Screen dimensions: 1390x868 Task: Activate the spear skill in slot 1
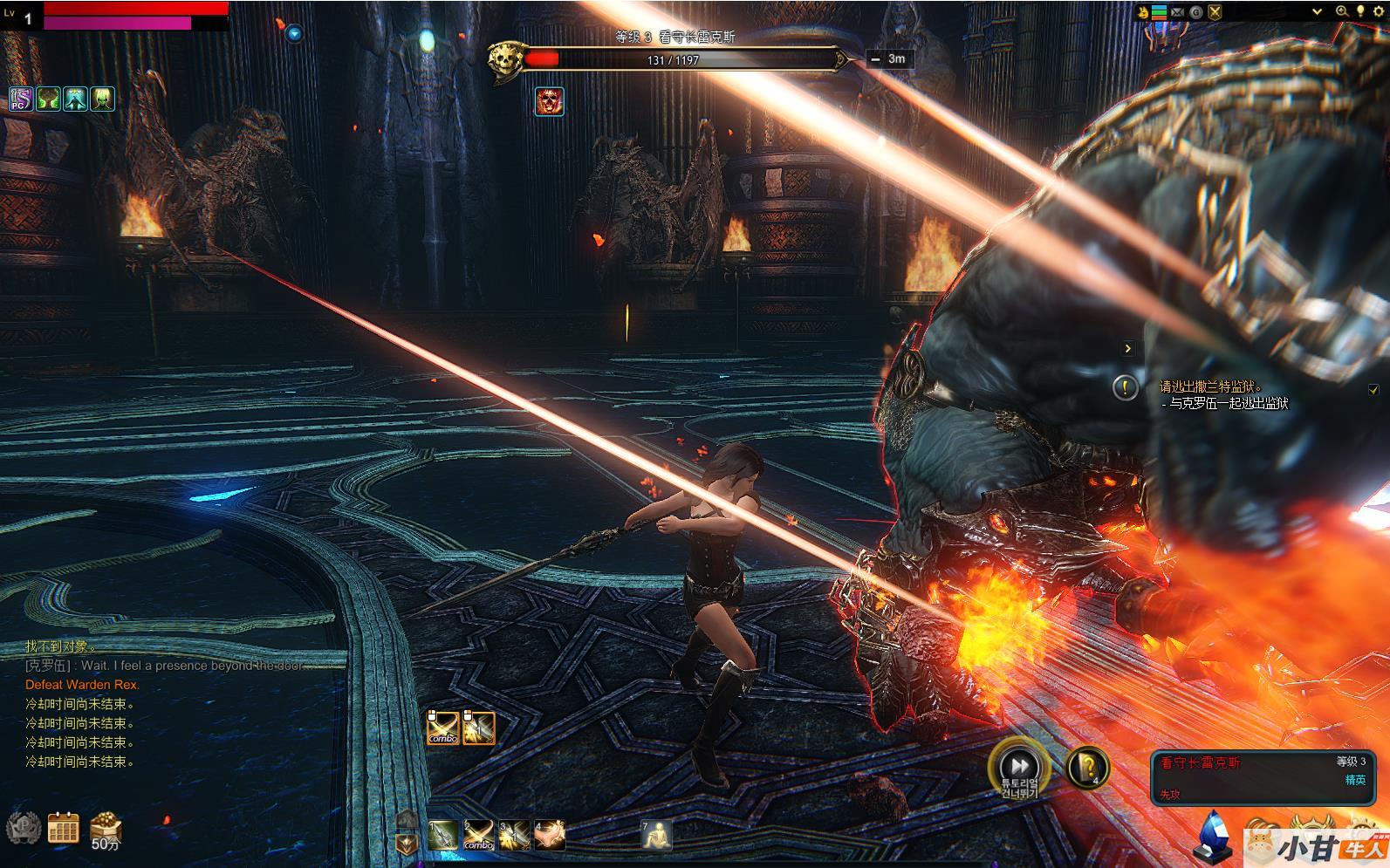click(443, 836)
